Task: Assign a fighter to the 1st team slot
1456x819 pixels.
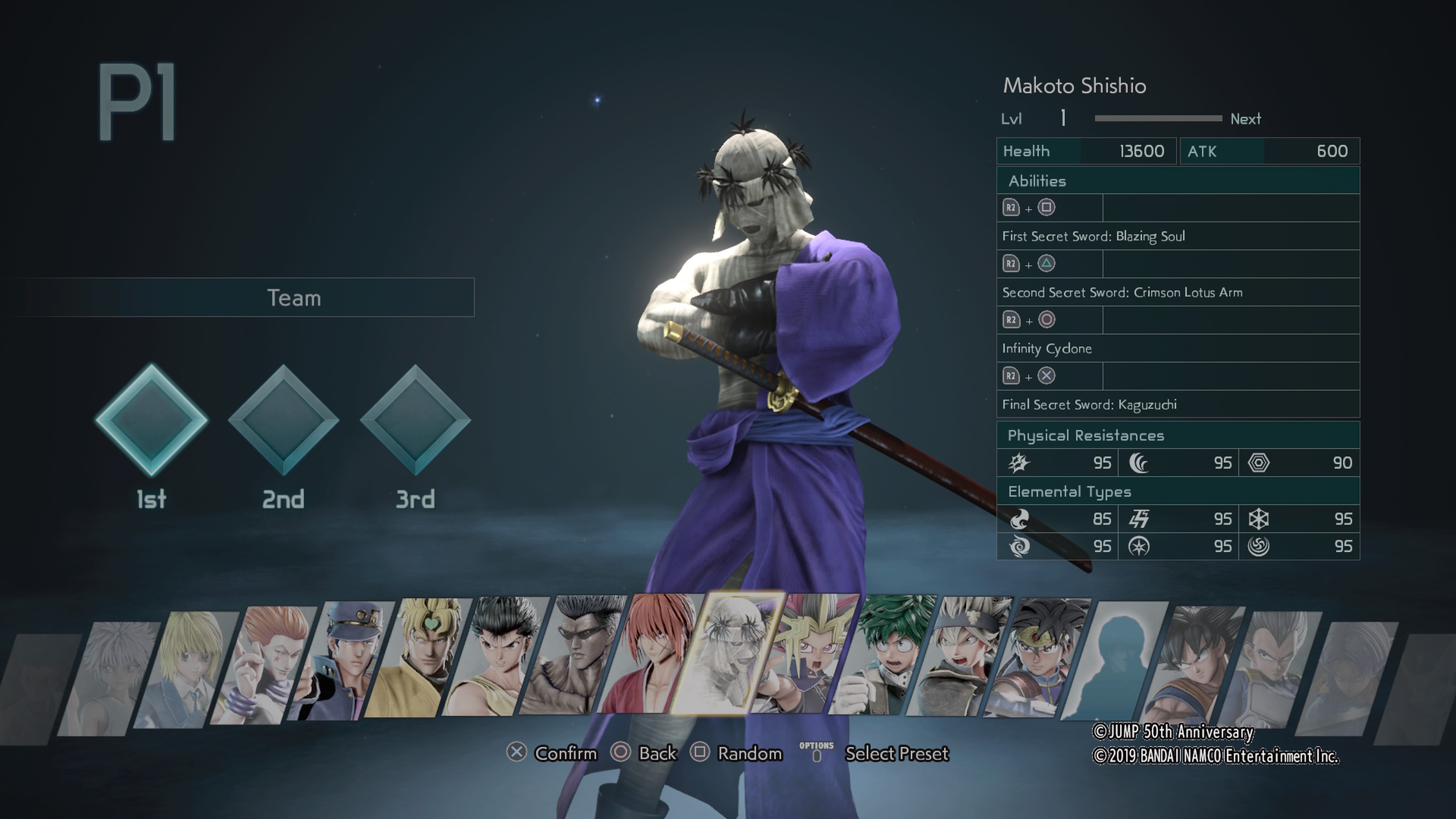Action: (152, 421)
